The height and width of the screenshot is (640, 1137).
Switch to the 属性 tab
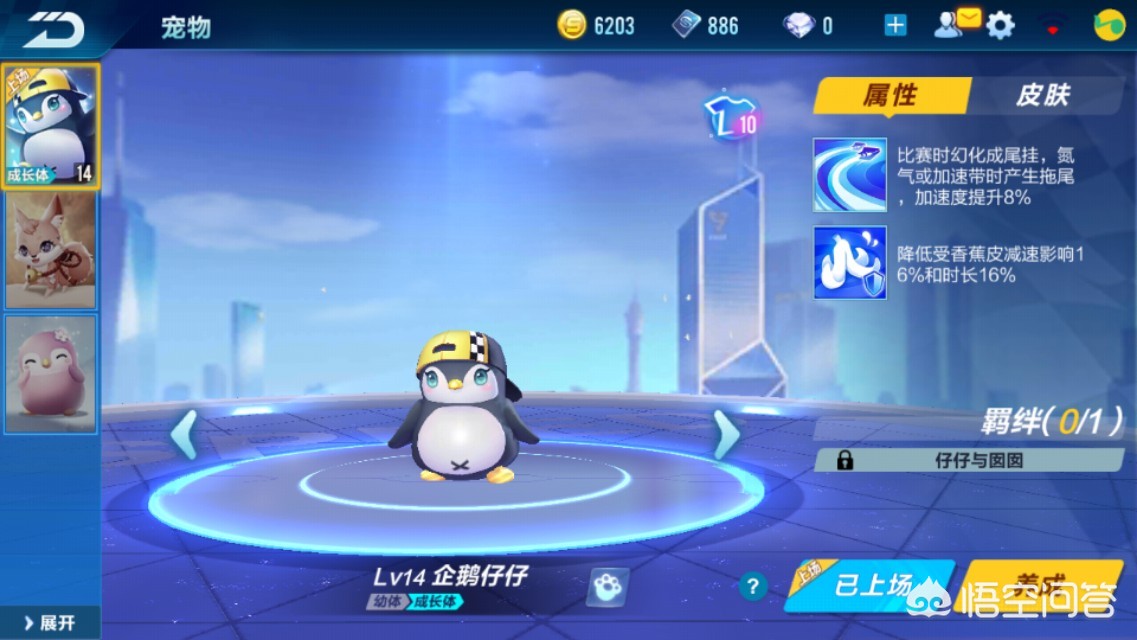[x=889, y=96]
